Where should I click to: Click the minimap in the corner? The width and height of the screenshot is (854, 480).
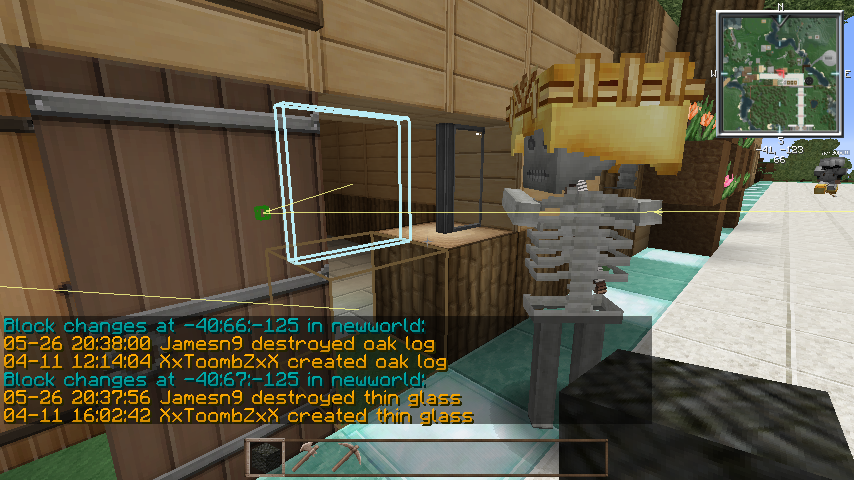(x=779, y=73)
